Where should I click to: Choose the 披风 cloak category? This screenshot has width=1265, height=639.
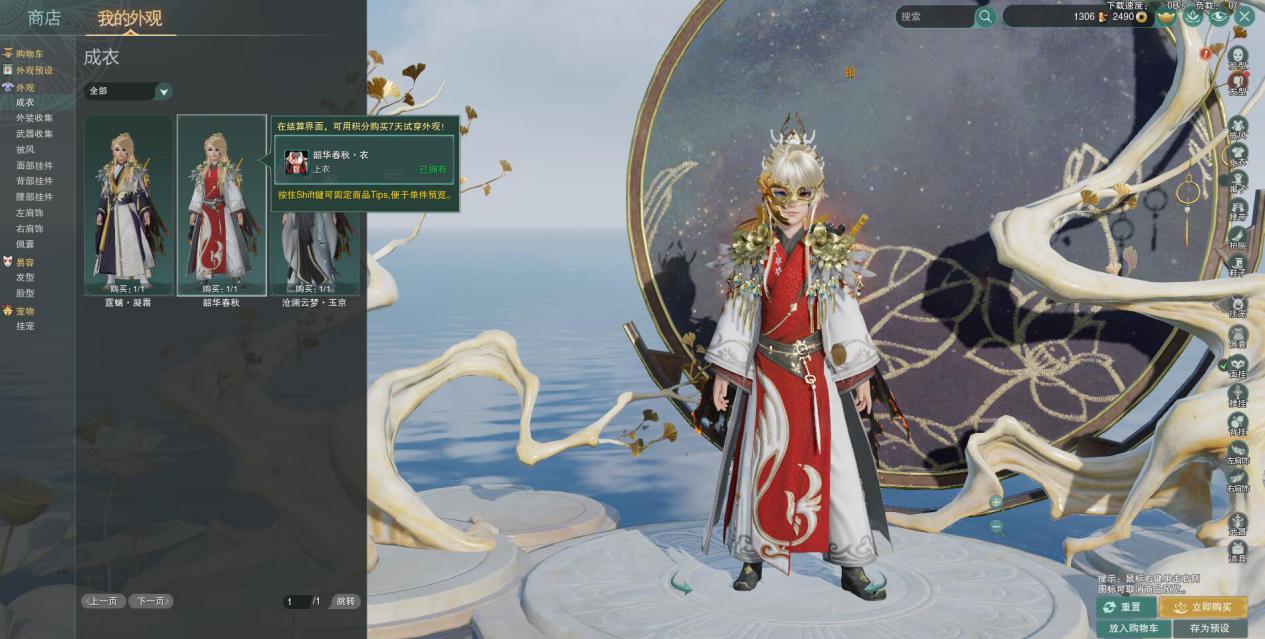(x=25, y=149)
